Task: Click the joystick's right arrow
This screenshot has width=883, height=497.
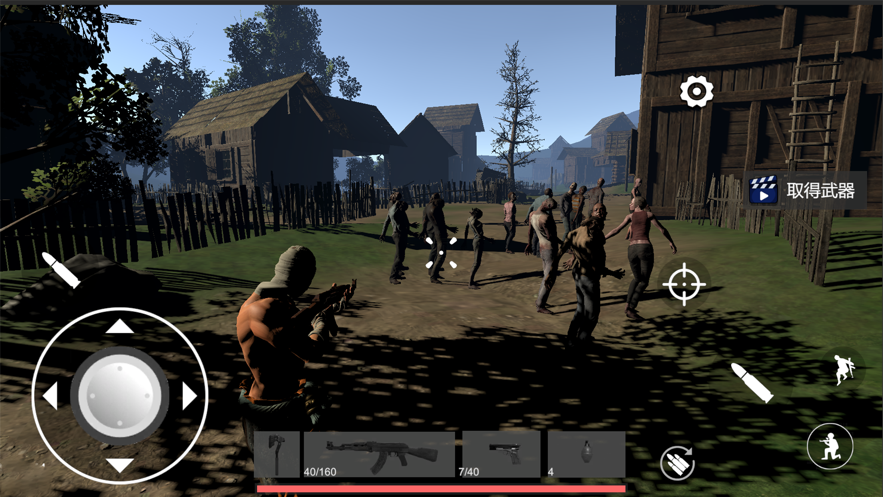Action: [190, 396]
